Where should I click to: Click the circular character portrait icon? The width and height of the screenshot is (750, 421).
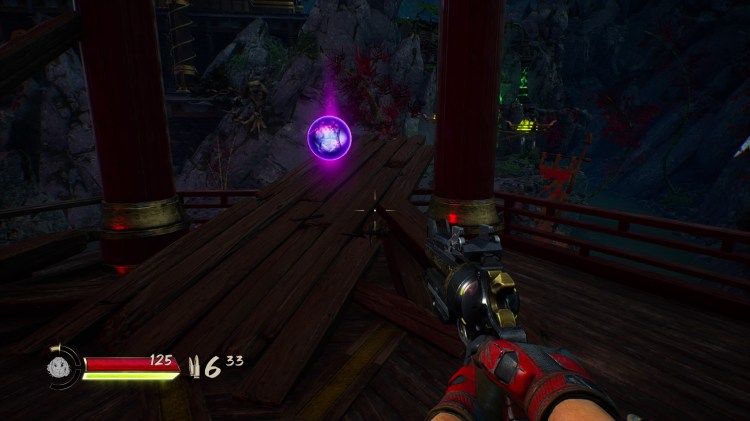[62, 366]
